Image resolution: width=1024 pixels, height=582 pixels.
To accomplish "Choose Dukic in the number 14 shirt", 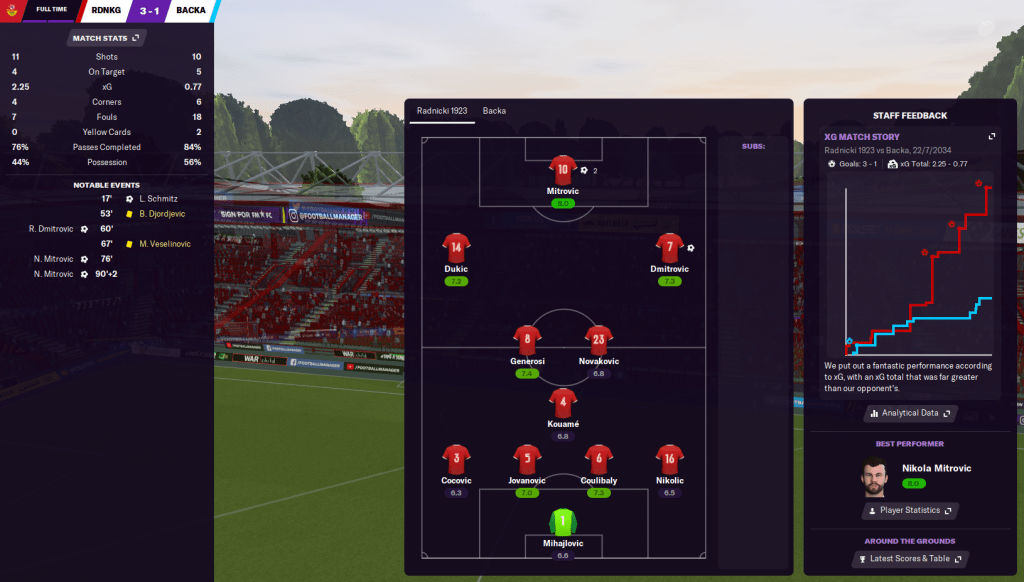I will click(x=456, y=248).
